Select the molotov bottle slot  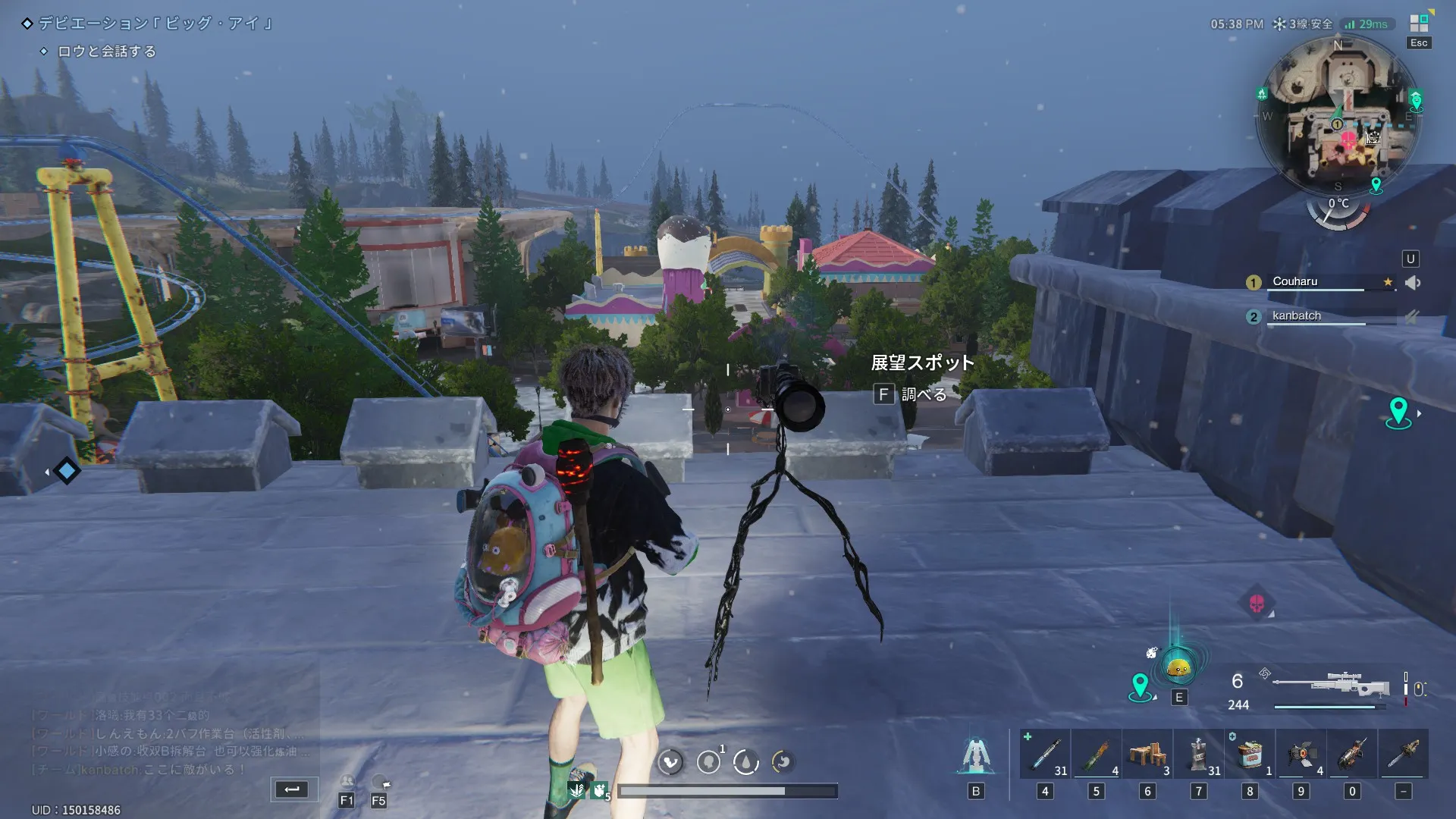(x=1097, y=754)
